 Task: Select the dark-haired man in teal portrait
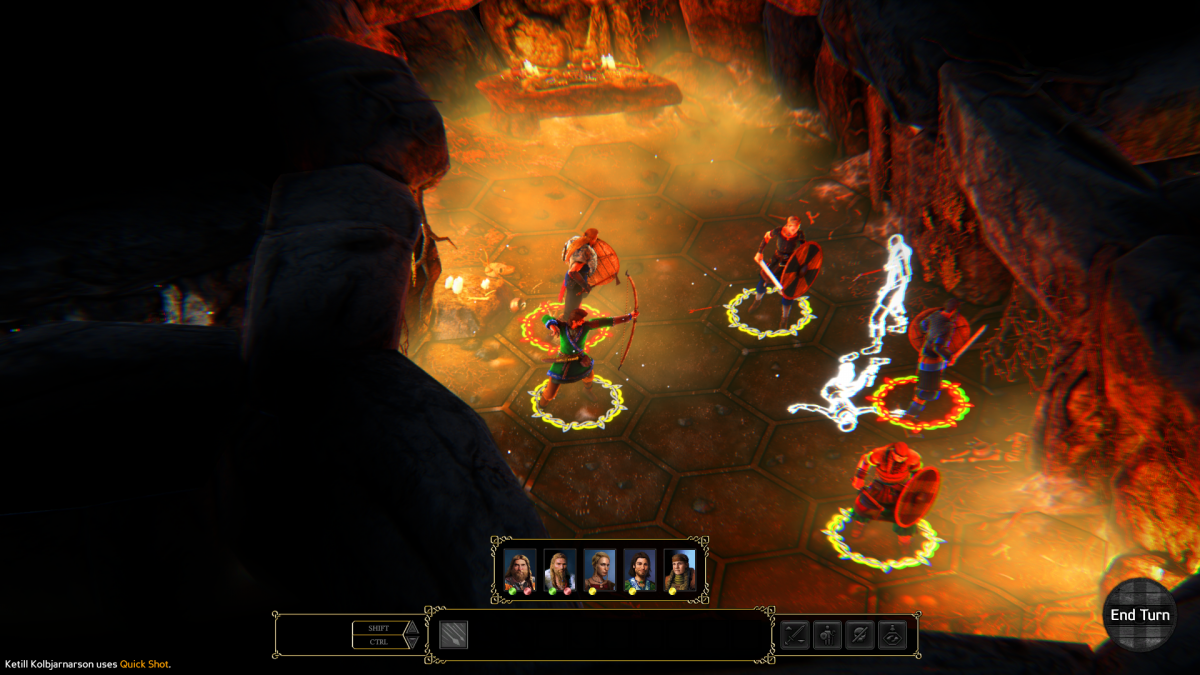coord(639,570)
